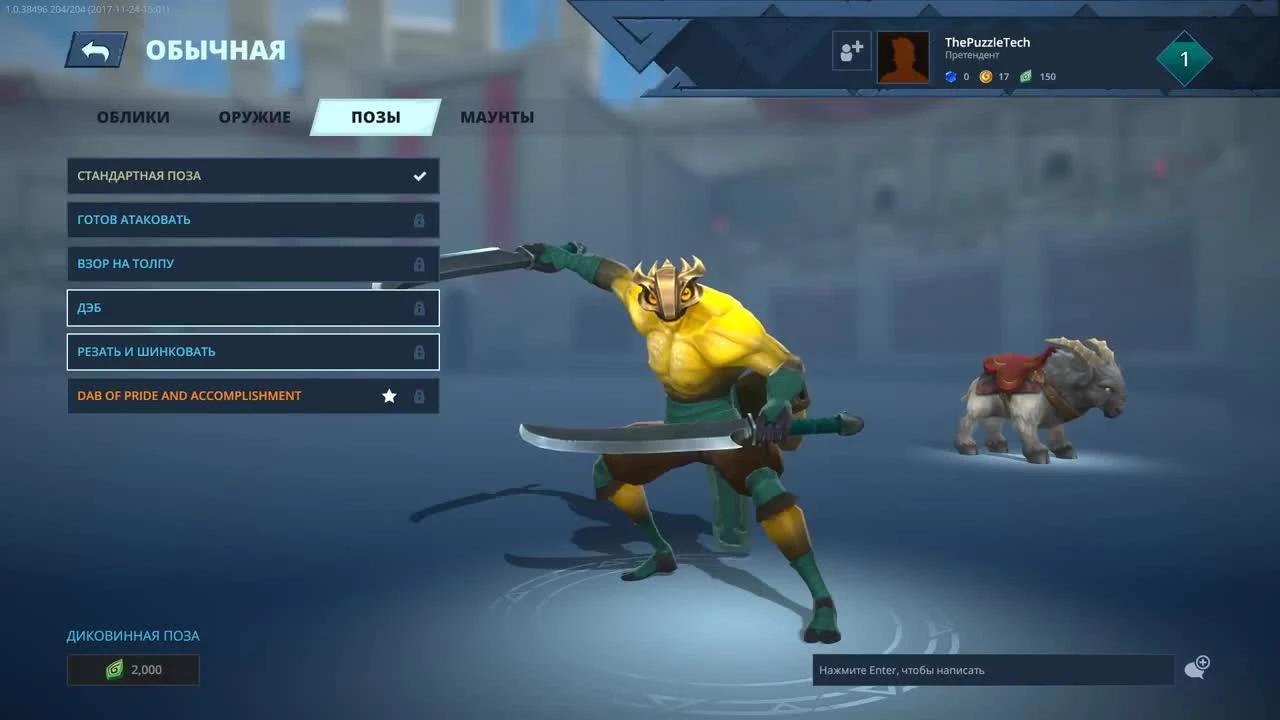Open the ОРУЖИЕ tab
1280x720 pixels.
tap(253, 117)
